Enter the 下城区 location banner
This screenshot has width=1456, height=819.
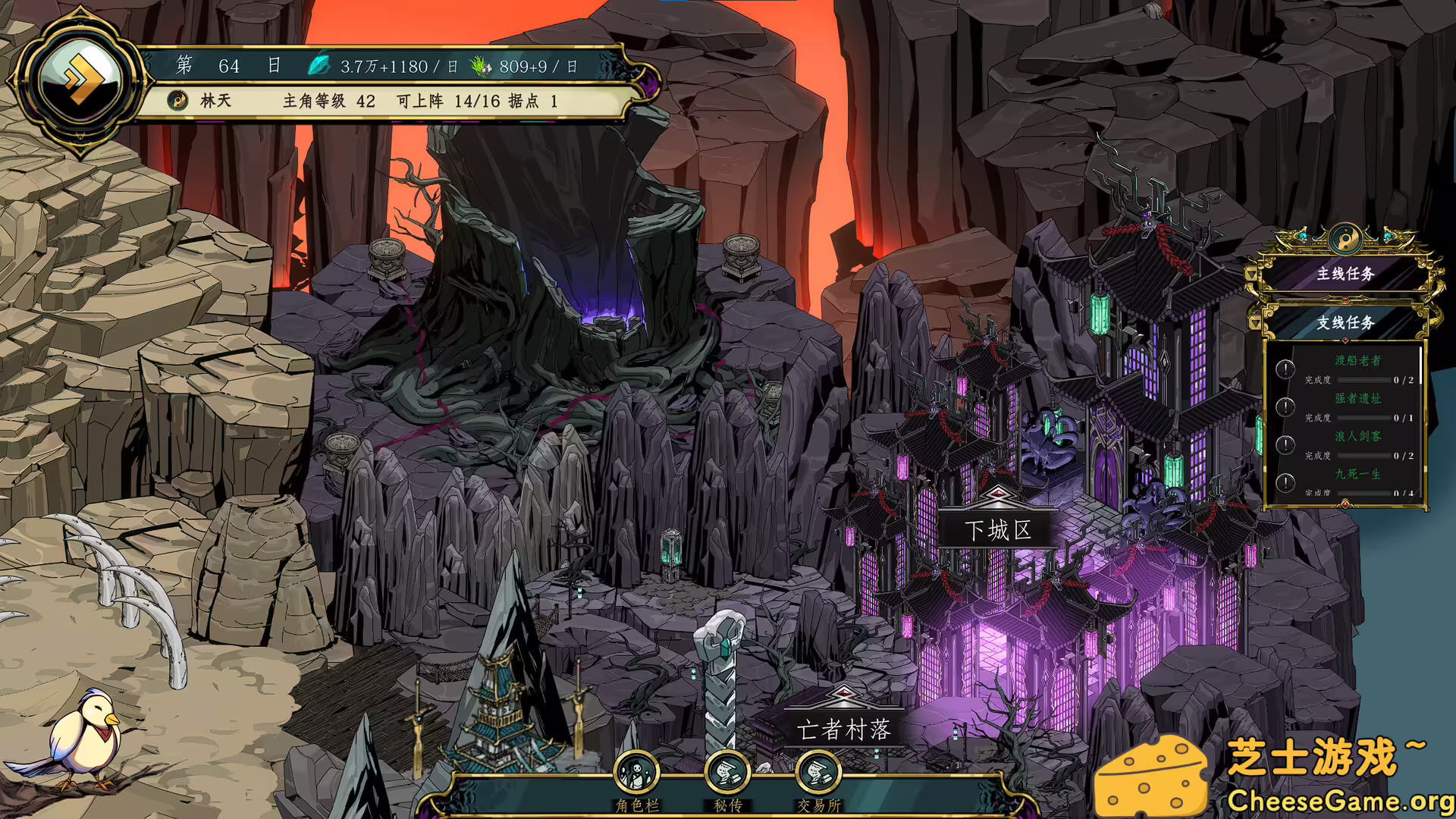(999, 531)
